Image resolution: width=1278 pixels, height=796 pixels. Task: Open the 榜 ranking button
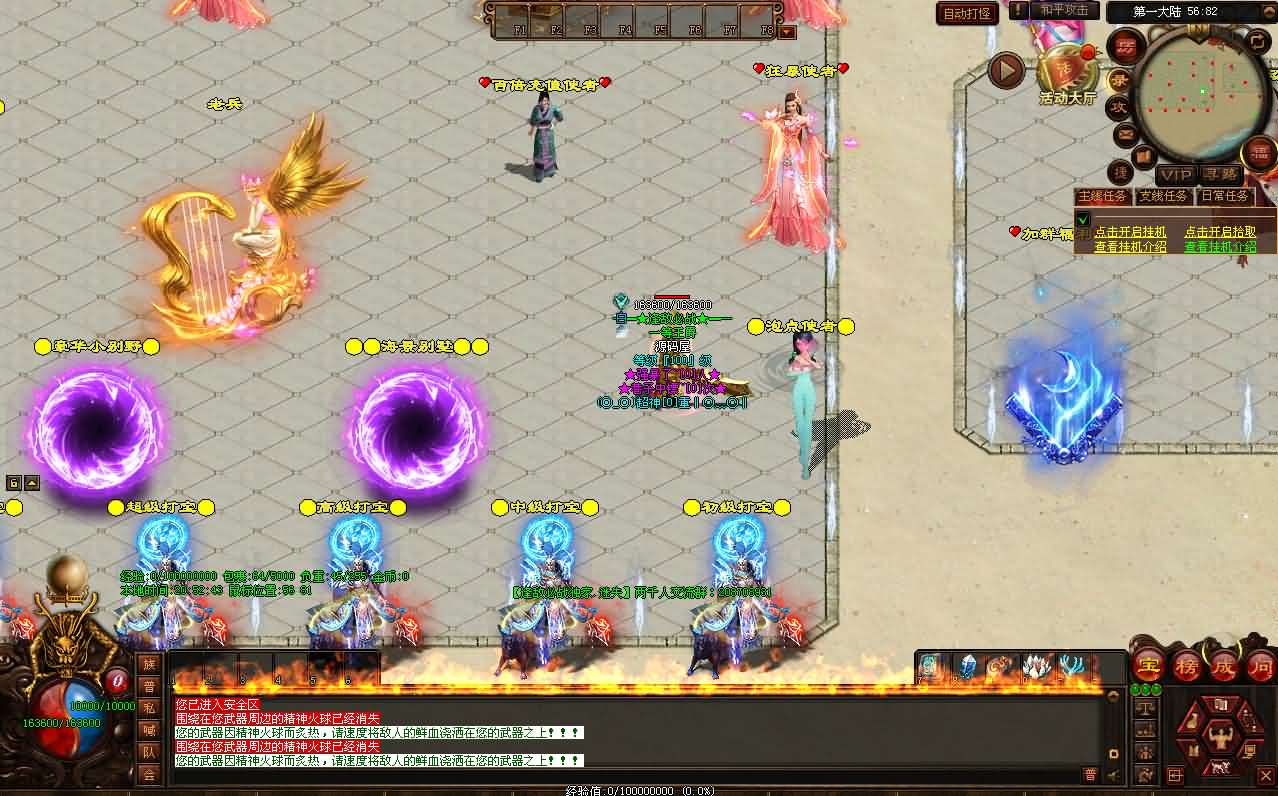pos(1187,667)
